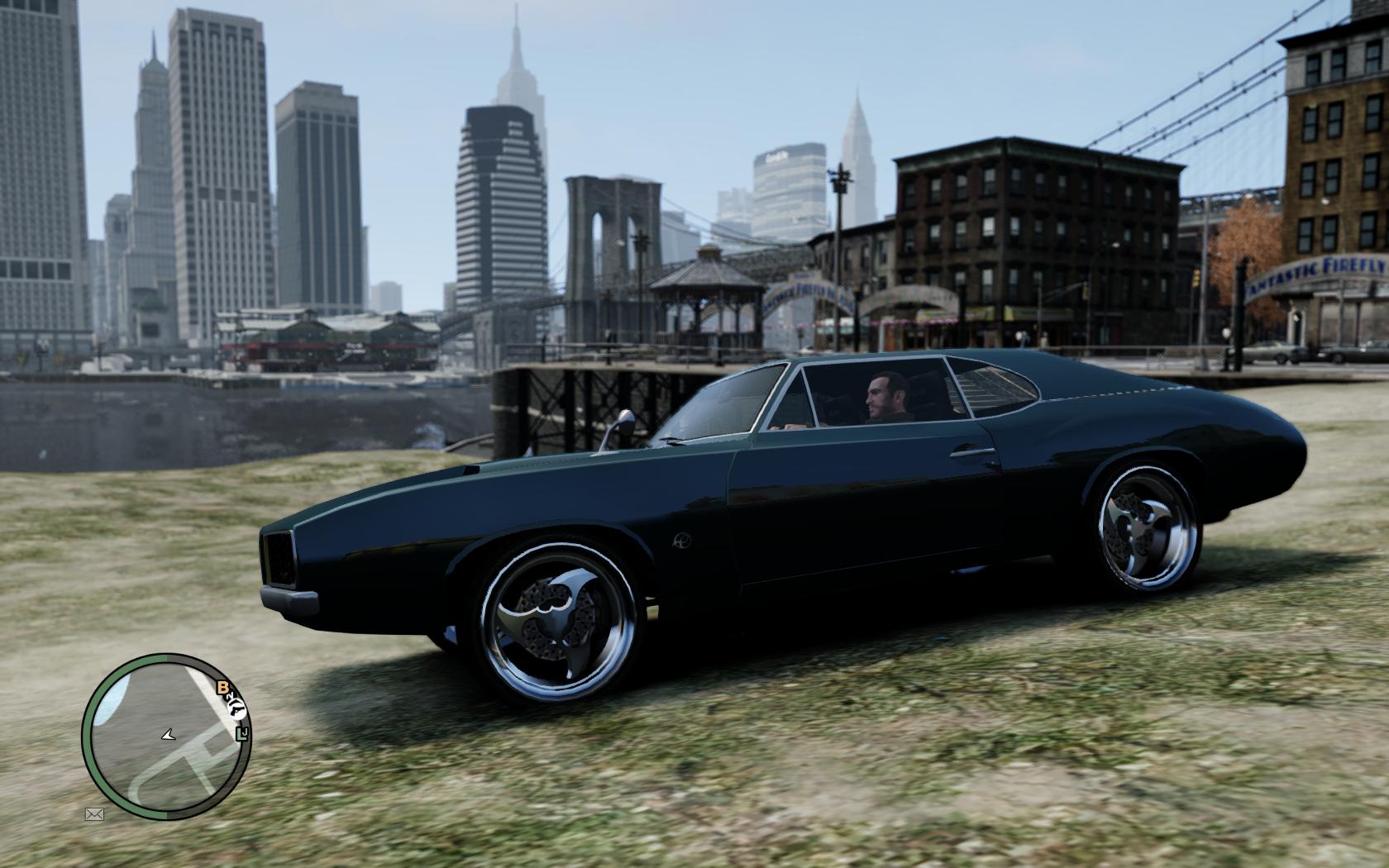Click the gun shop pistol blip
Screen dimensions: 1389x868
236,708
